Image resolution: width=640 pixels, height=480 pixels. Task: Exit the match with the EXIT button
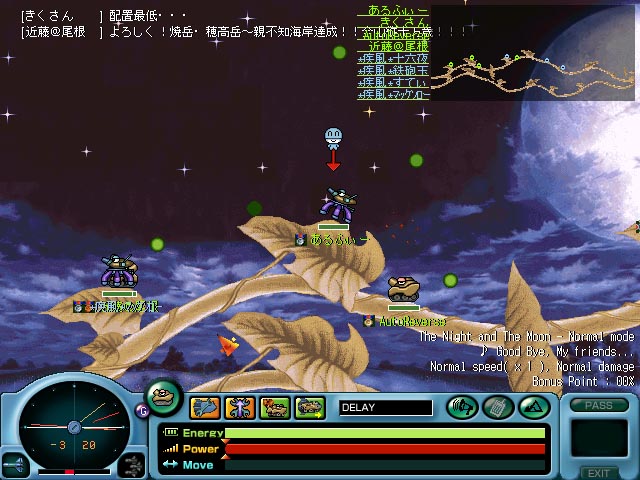click(598, 472)
